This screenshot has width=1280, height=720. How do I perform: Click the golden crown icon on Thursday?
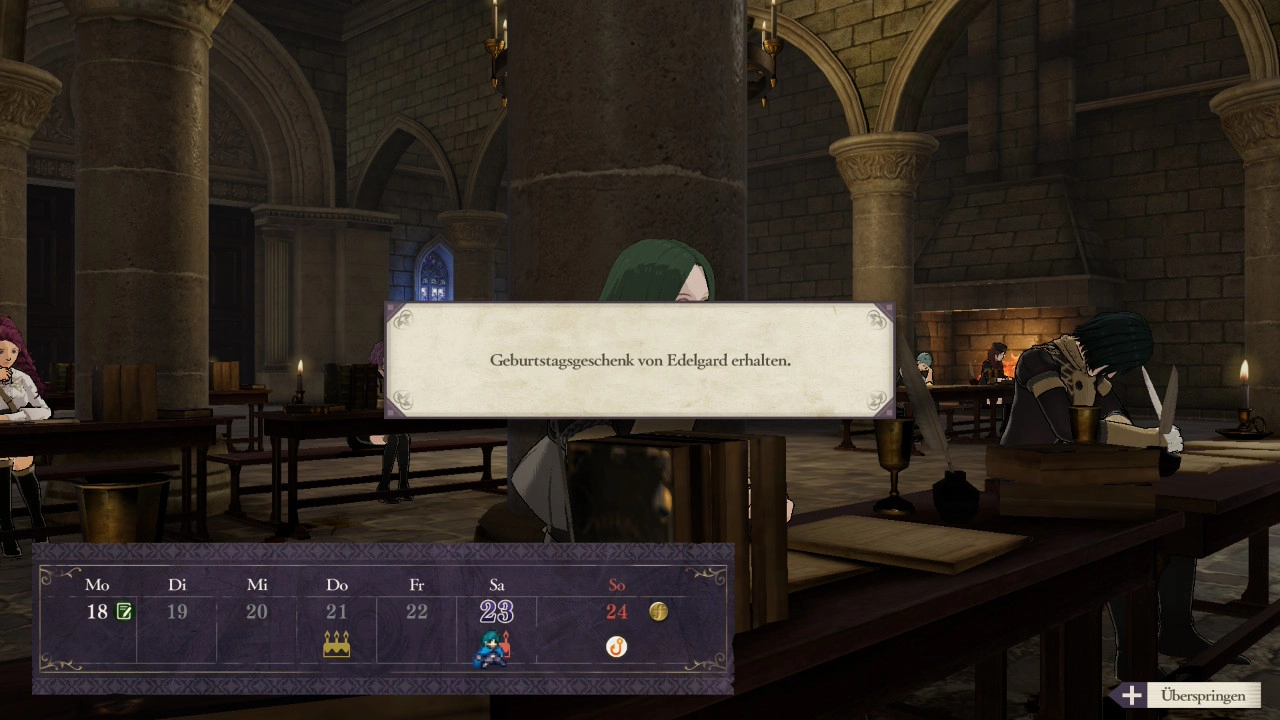click(x=337, y=645)
